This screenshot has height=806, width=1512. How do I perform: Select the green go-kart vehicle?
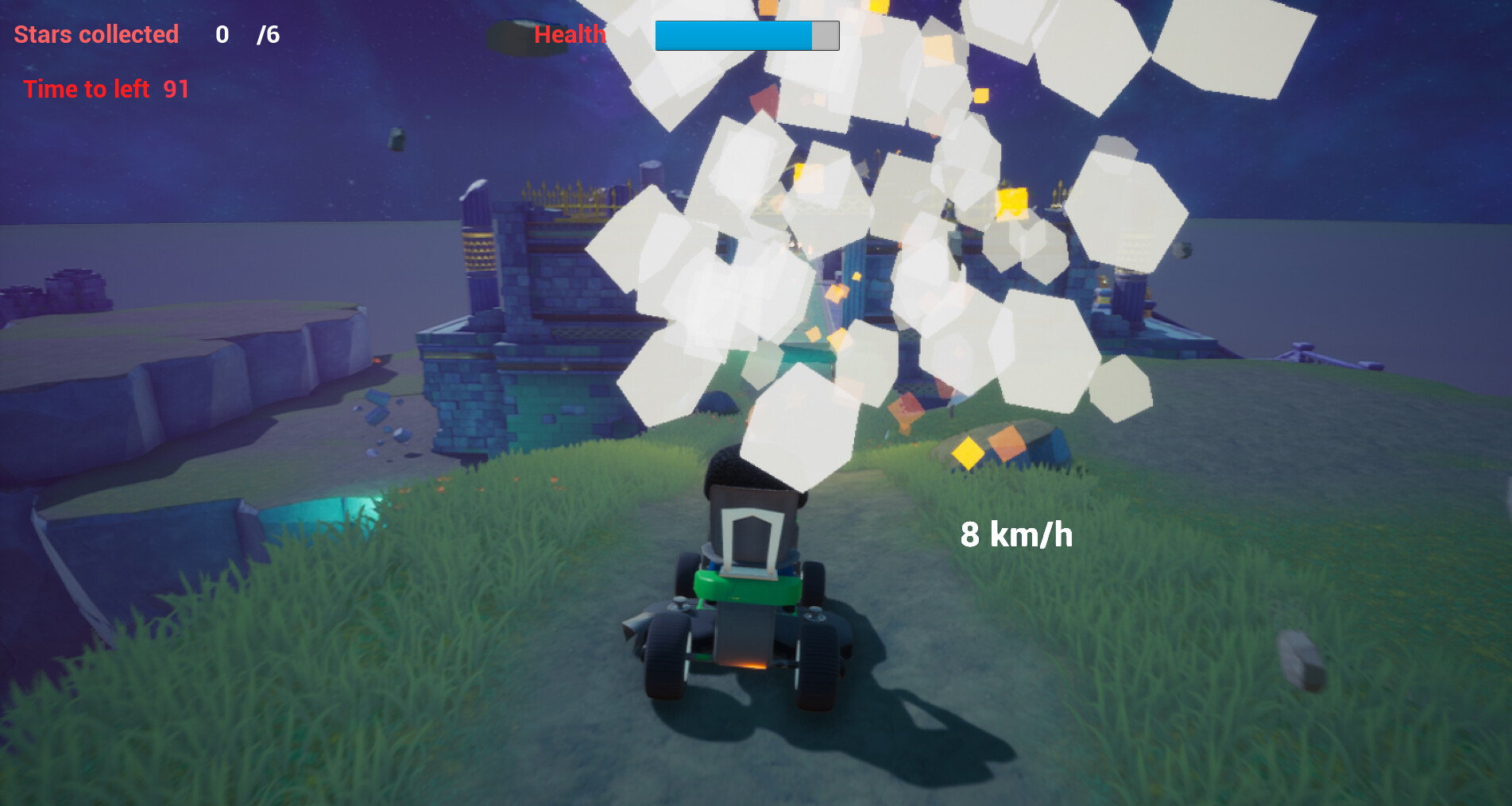pyautogui.click(x=743, y=627)
